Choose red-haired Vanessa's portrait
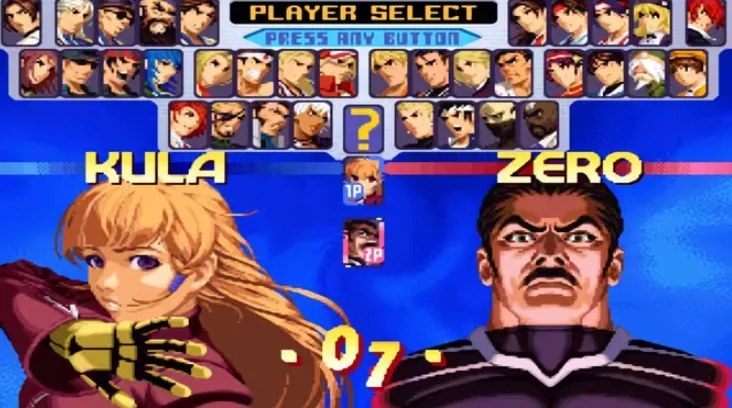732x408 pixels. click(x=186, y=124)
